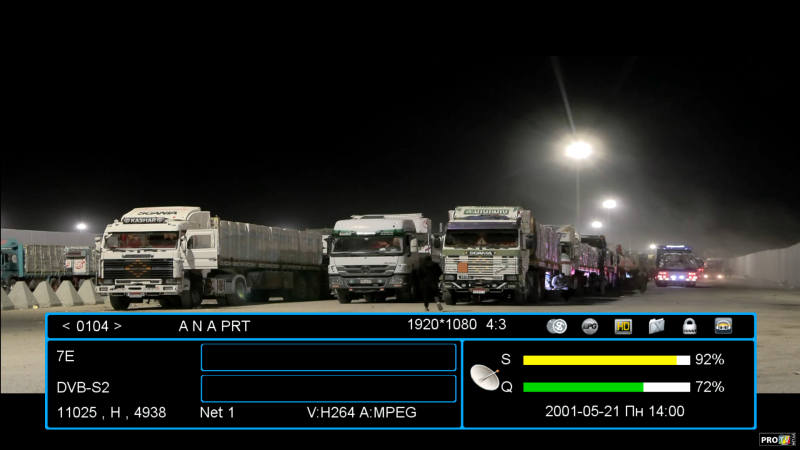Screen dimensions: 800x450
Task: Click the yellow audio headphones icon
Action: [723, 326]
